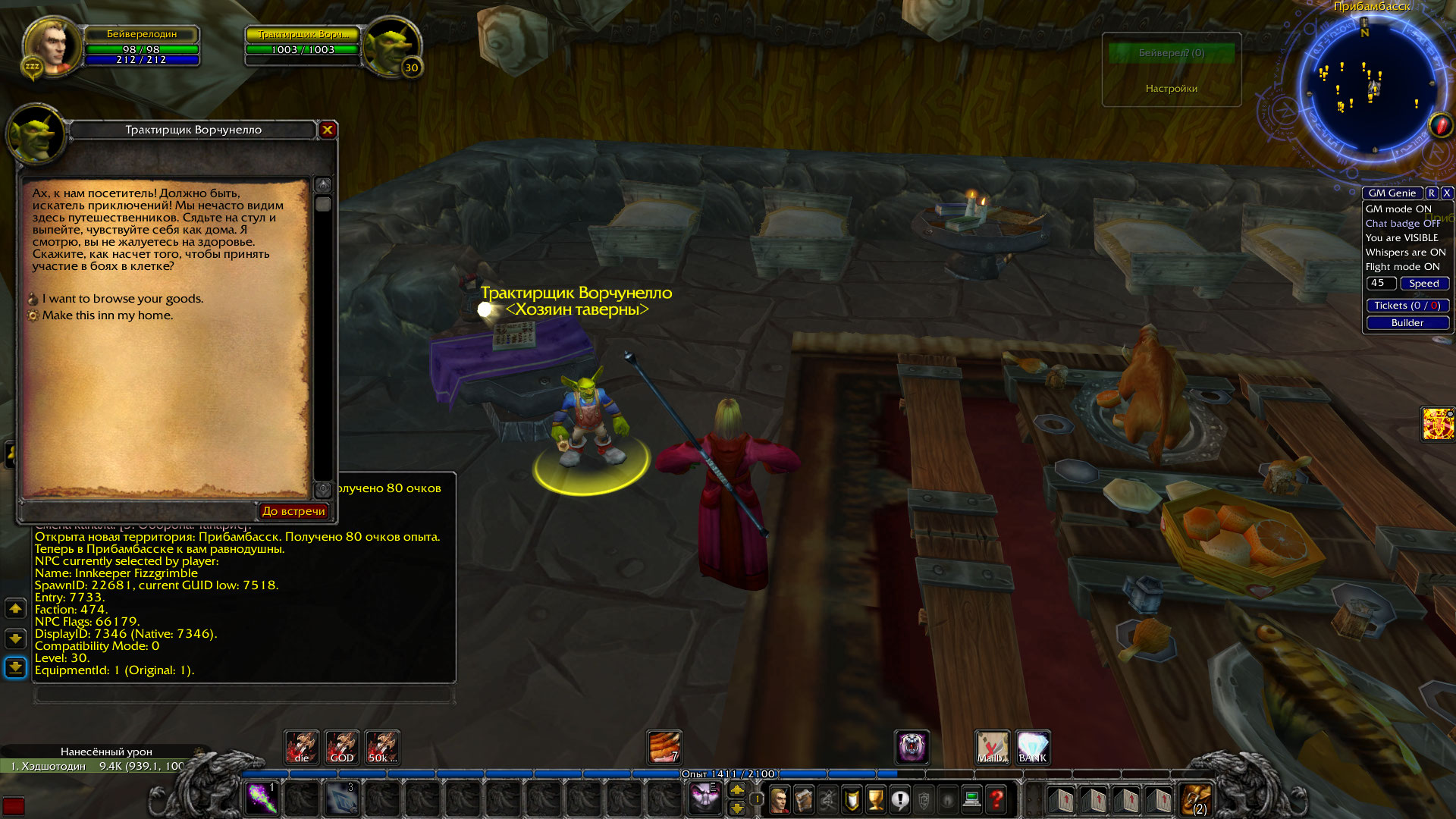Enable the Chat badge setting

(x=1404, y=223)
